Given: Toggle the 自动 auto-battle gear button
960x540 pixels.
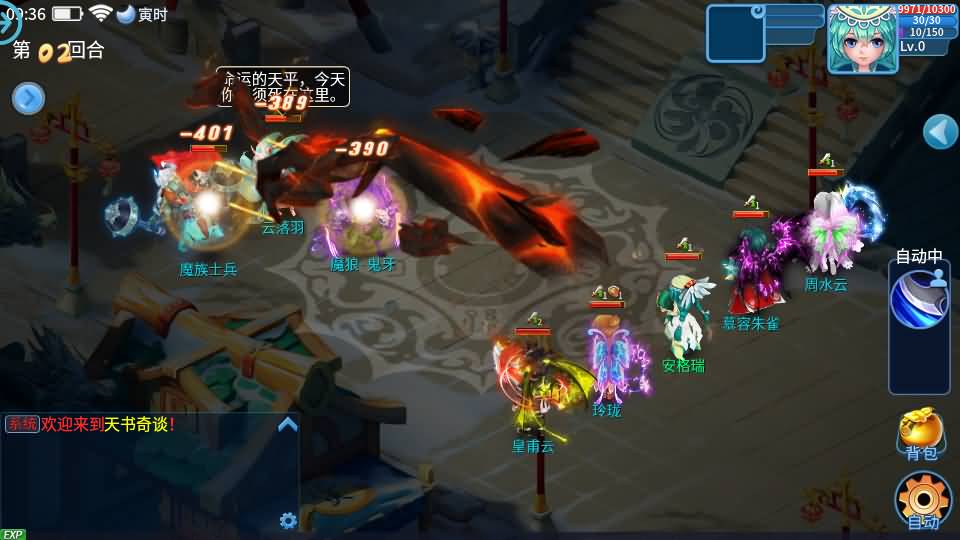Looking at the screenshot, I should pos(922,500).
